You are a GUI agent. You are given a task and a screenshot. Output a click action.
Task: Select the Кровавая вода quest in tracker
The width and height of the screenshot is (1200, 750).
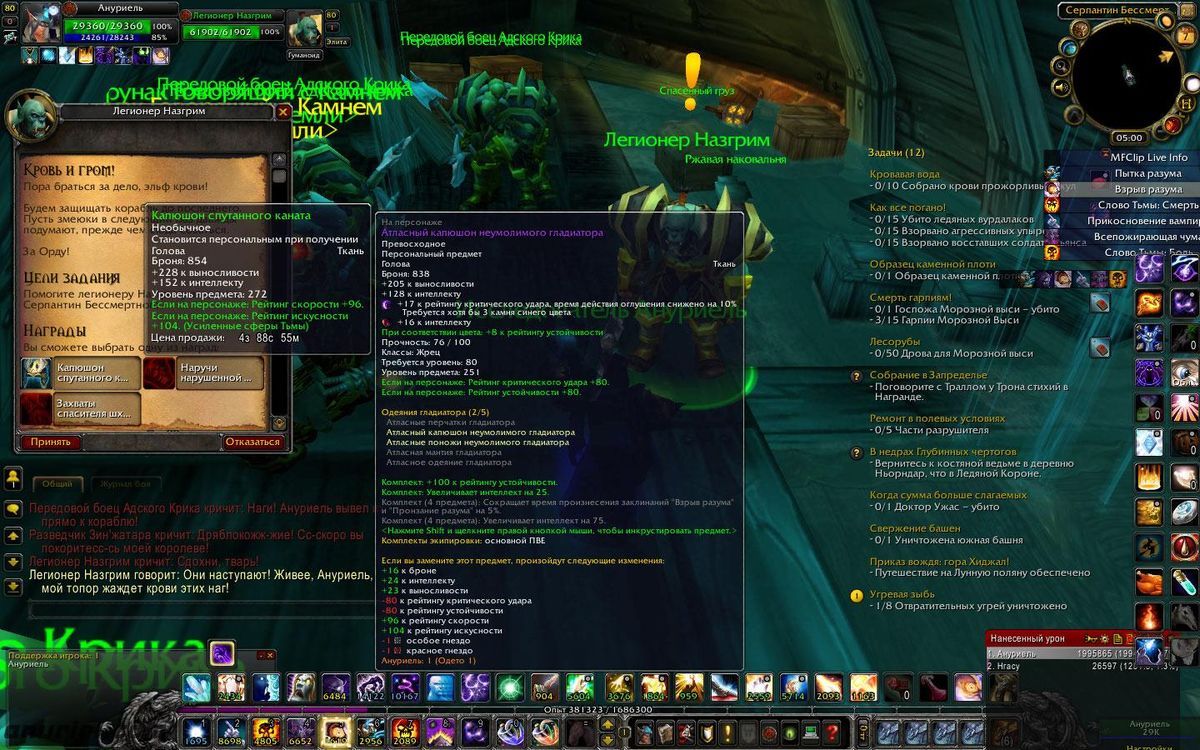(x=904, y=175)
